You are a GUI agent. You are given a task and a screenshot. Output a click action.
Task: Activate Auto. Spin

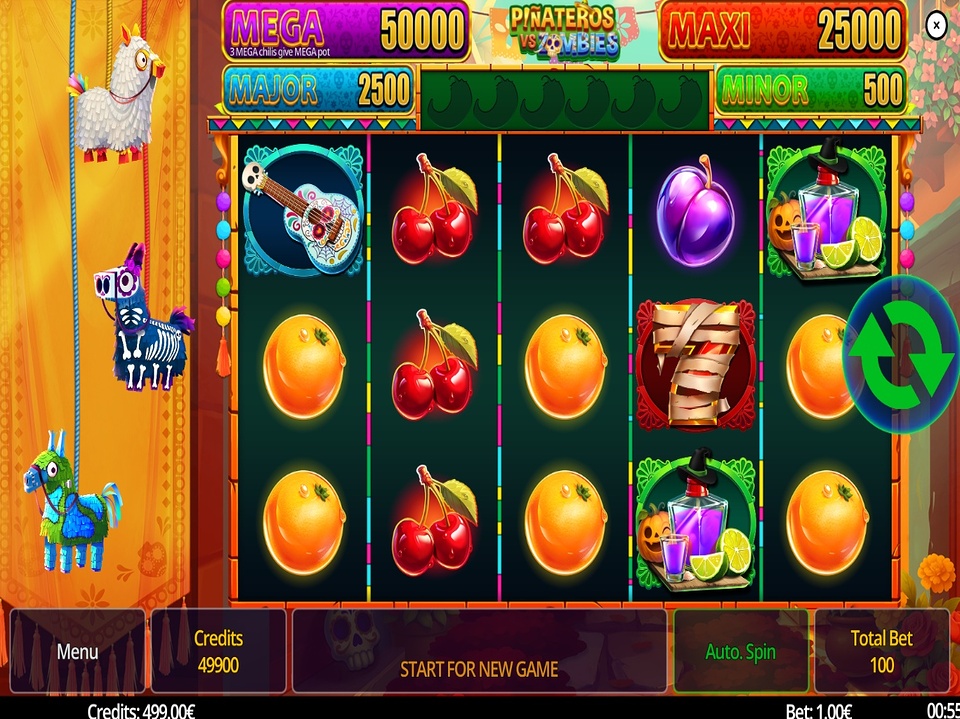click(740, 651)
